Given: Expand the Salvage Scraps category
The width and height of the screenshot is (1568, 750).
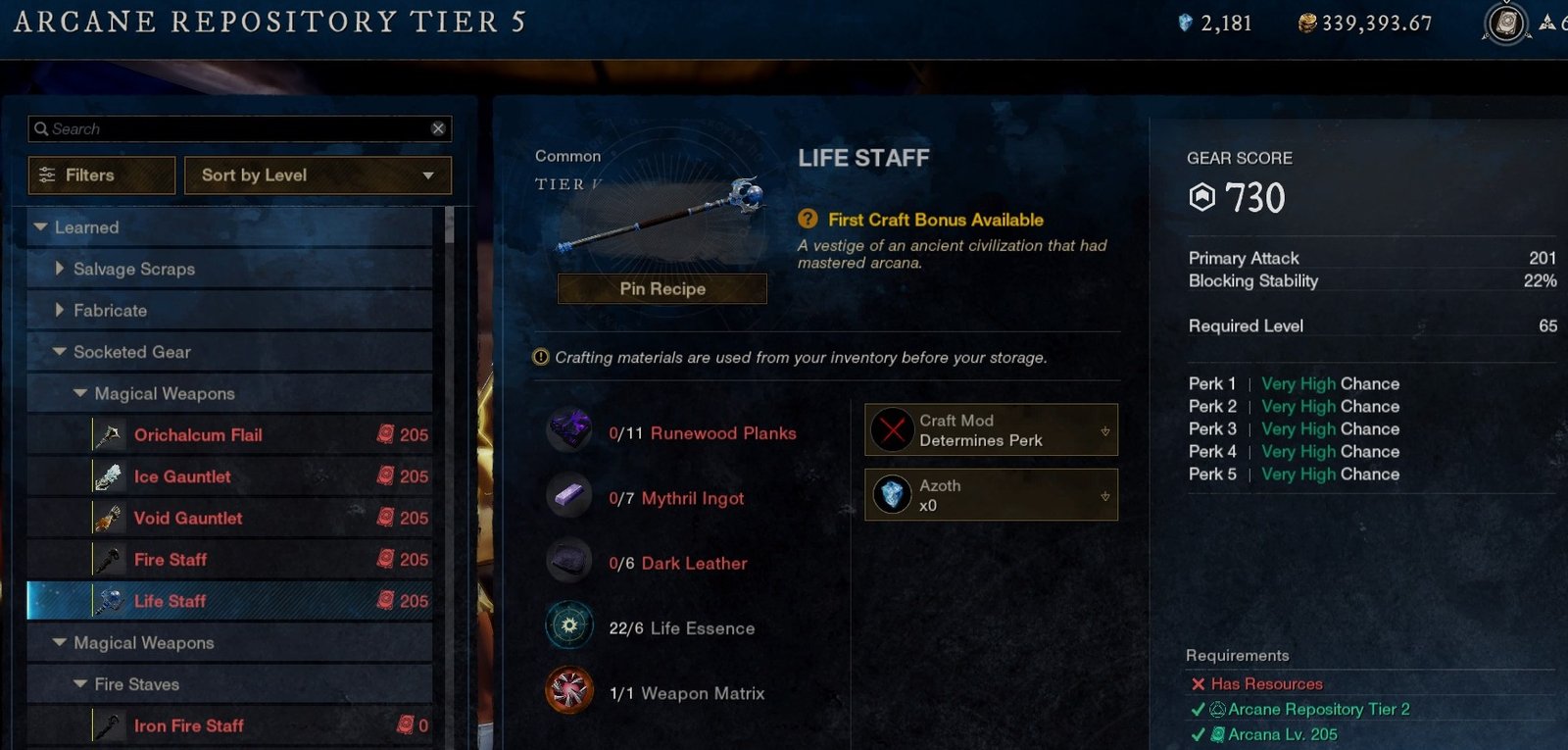Looking at the screenshot, I should coord(60,269).
